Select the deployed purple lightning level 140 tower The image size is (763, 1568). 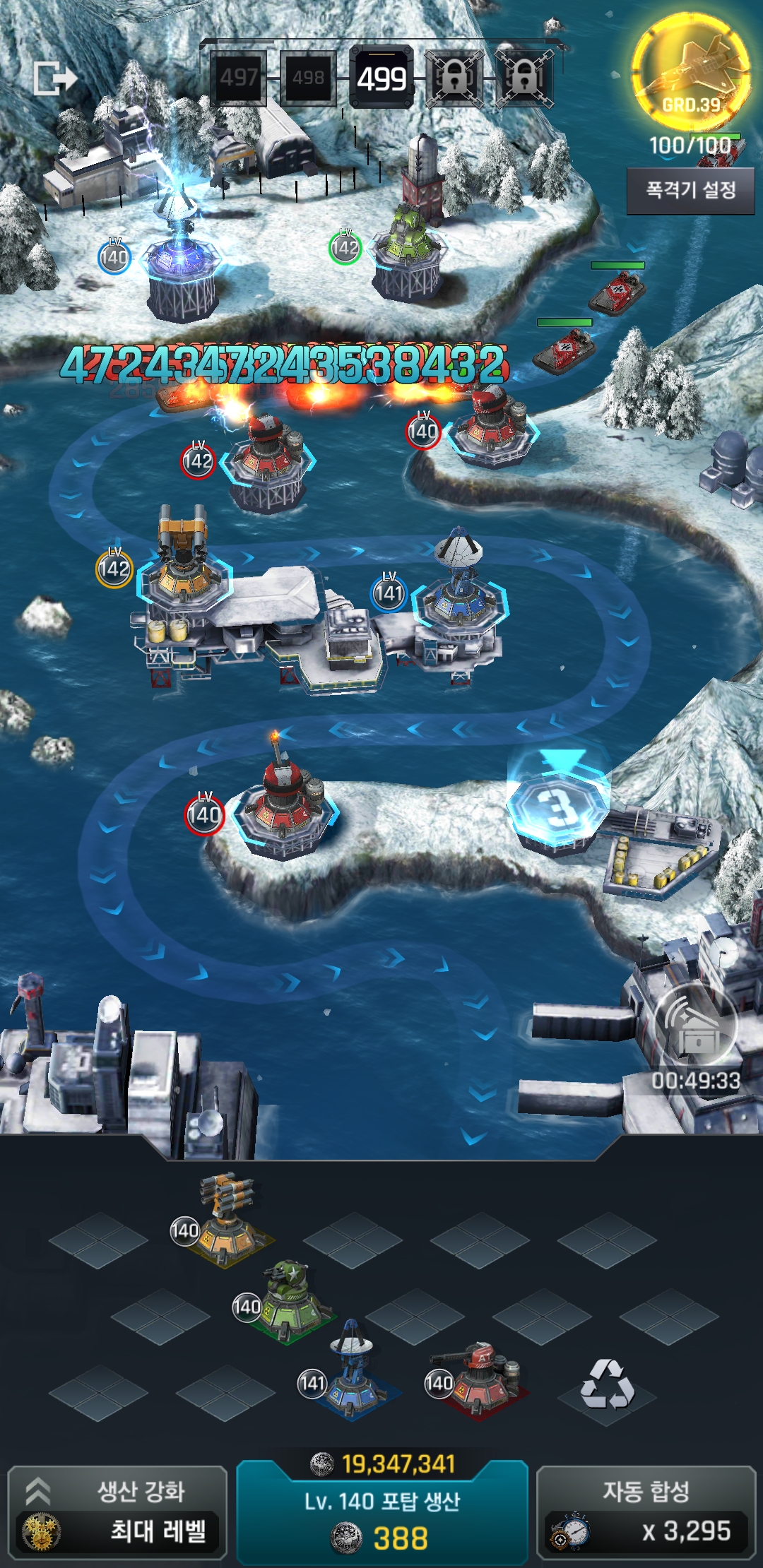[180, 254]
